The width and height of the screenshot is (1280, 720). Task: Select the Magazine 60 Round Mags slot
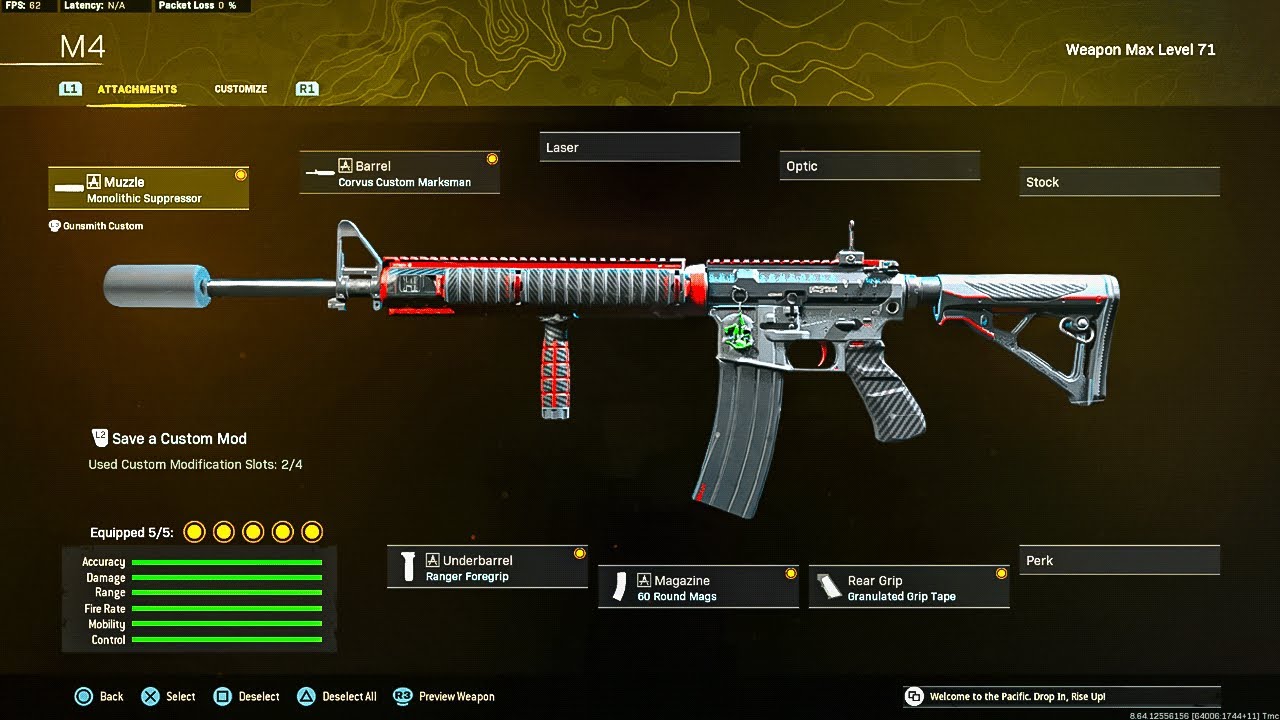click(x=698, y=587)
